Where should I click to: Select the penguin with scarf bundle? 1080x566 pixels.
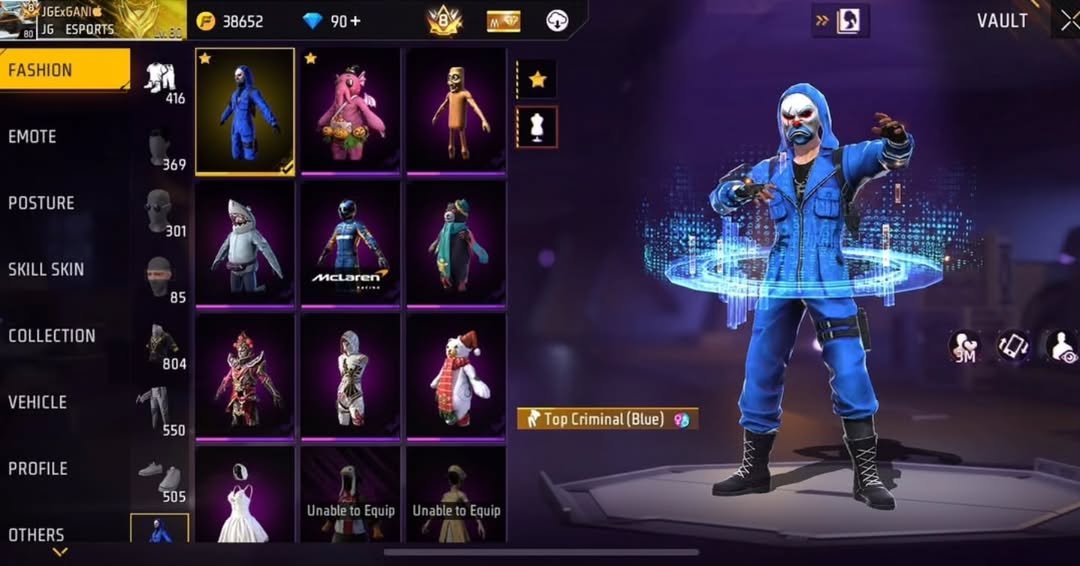[456, 244]
